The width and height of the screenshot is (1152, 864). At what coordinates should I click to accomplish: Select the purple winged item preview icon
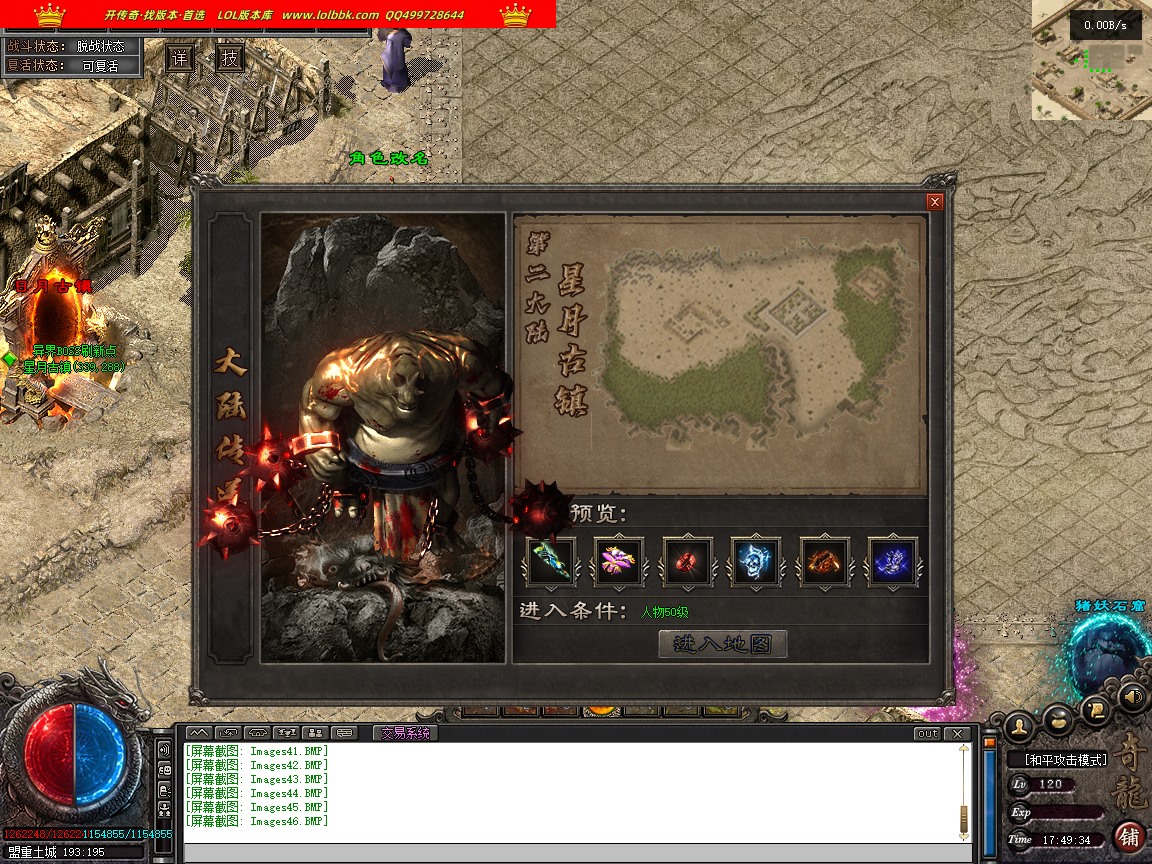click(619, 561)
